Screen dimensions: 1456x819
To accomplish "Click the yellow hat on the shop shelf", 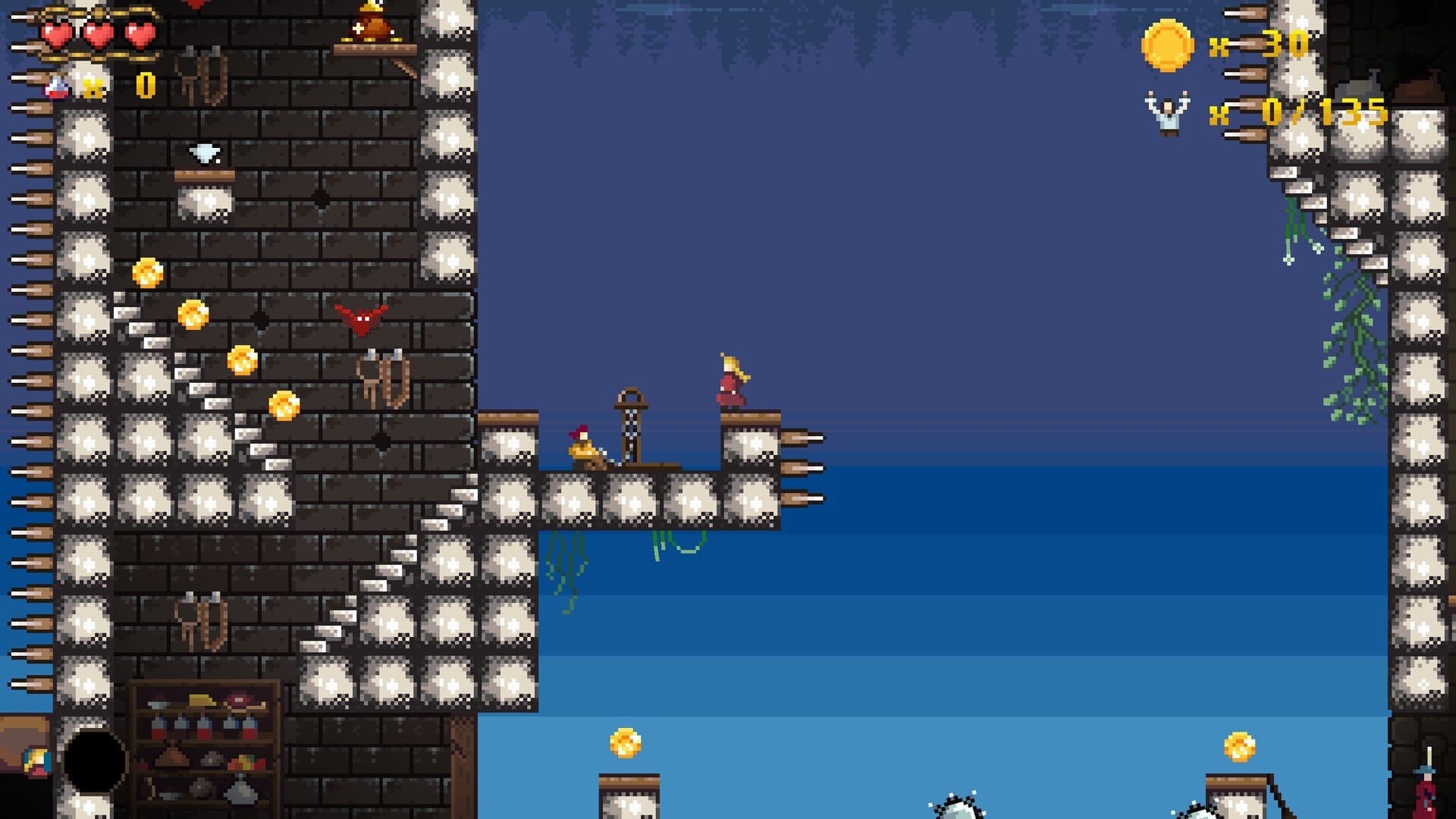I will 201,701.
